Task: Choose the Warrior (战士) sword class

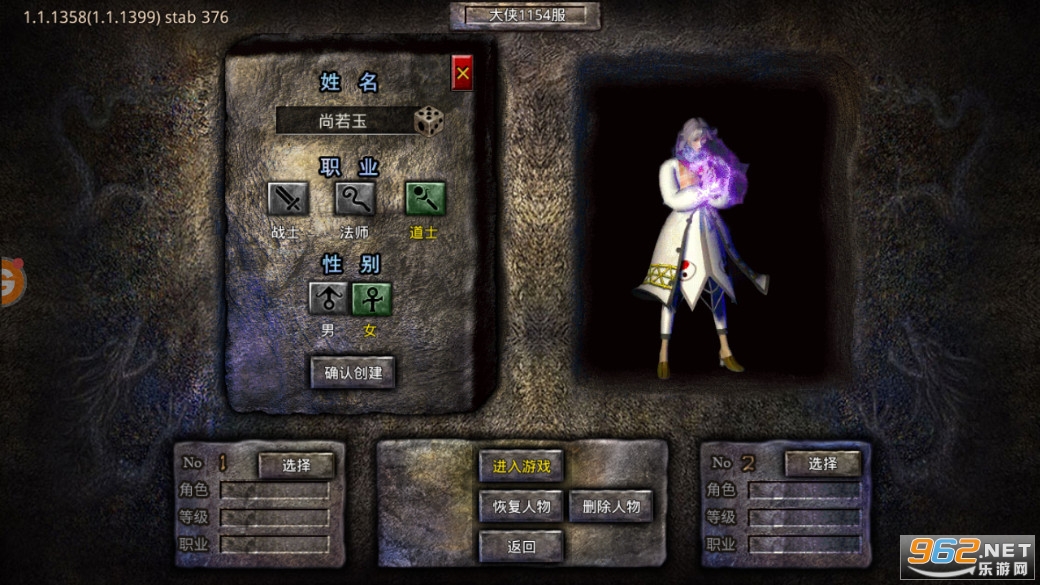Action: (x=288, y=199)
